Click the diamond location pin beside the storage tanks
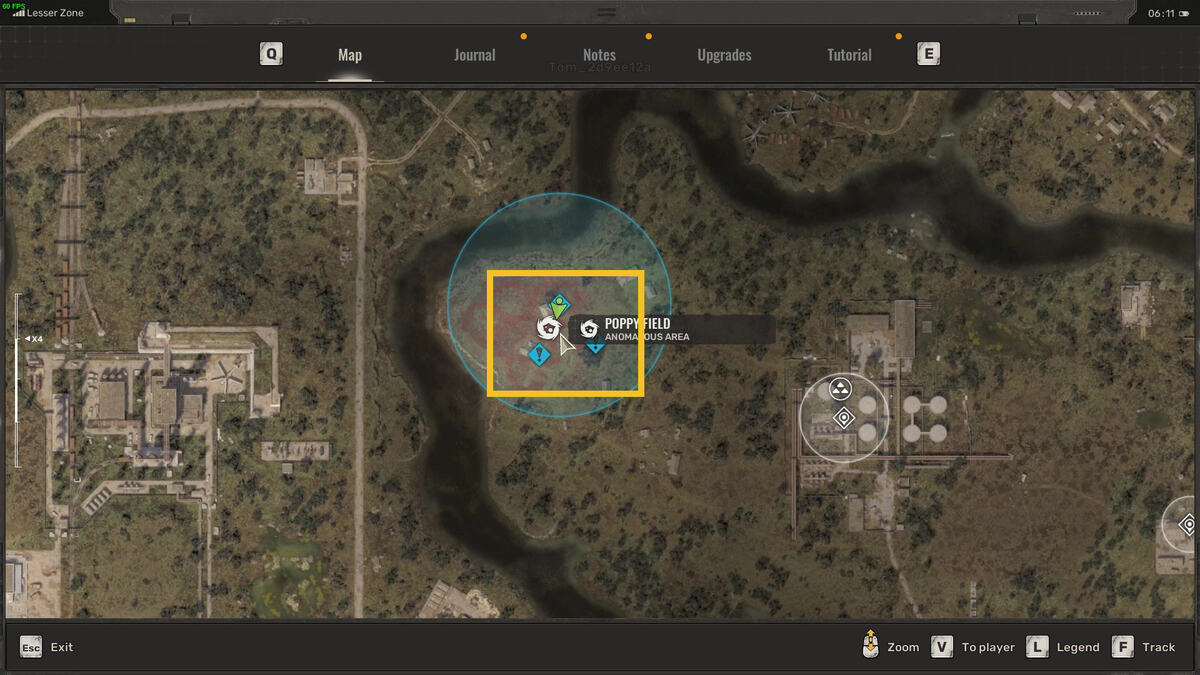Screen dimensions: 1200x675 [x=844, y=418]
